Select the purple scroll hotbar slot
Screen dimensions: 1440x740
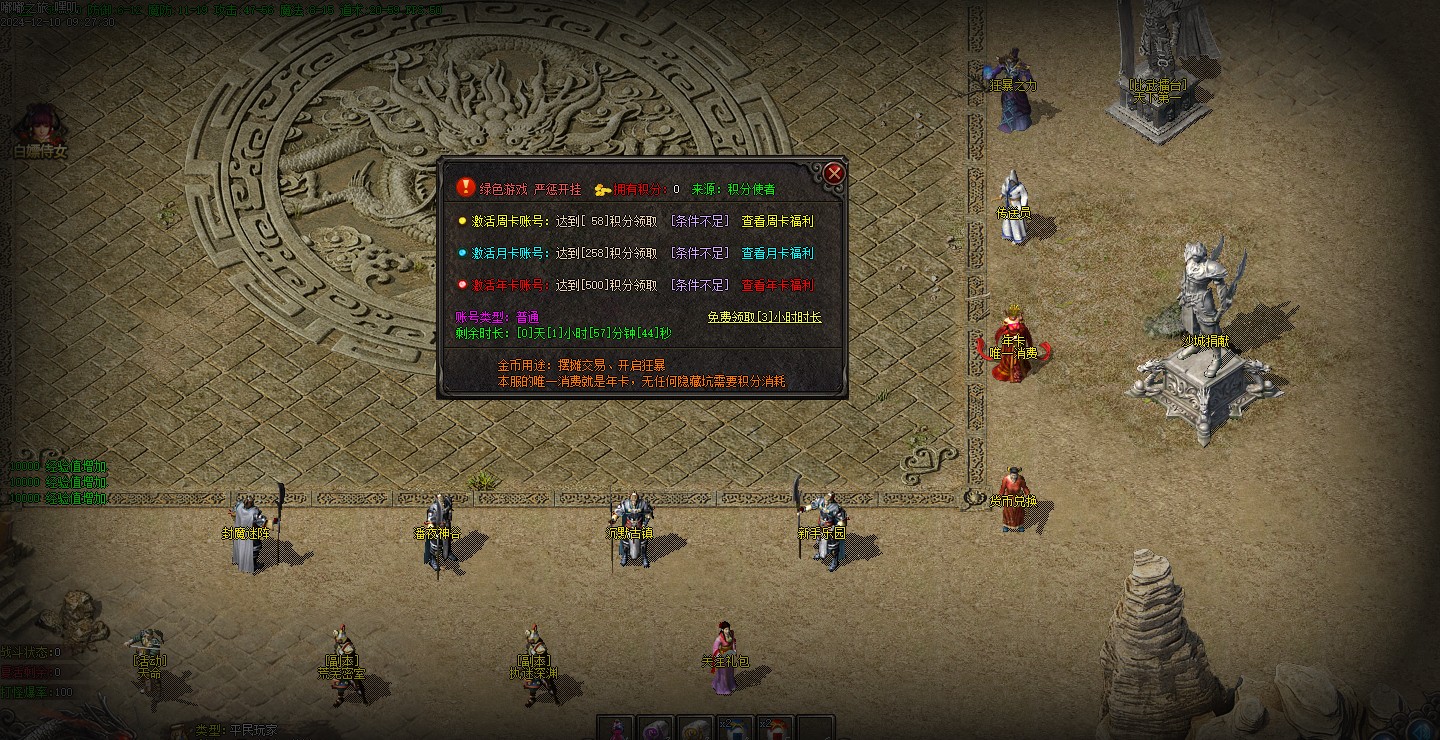[656, 729]
